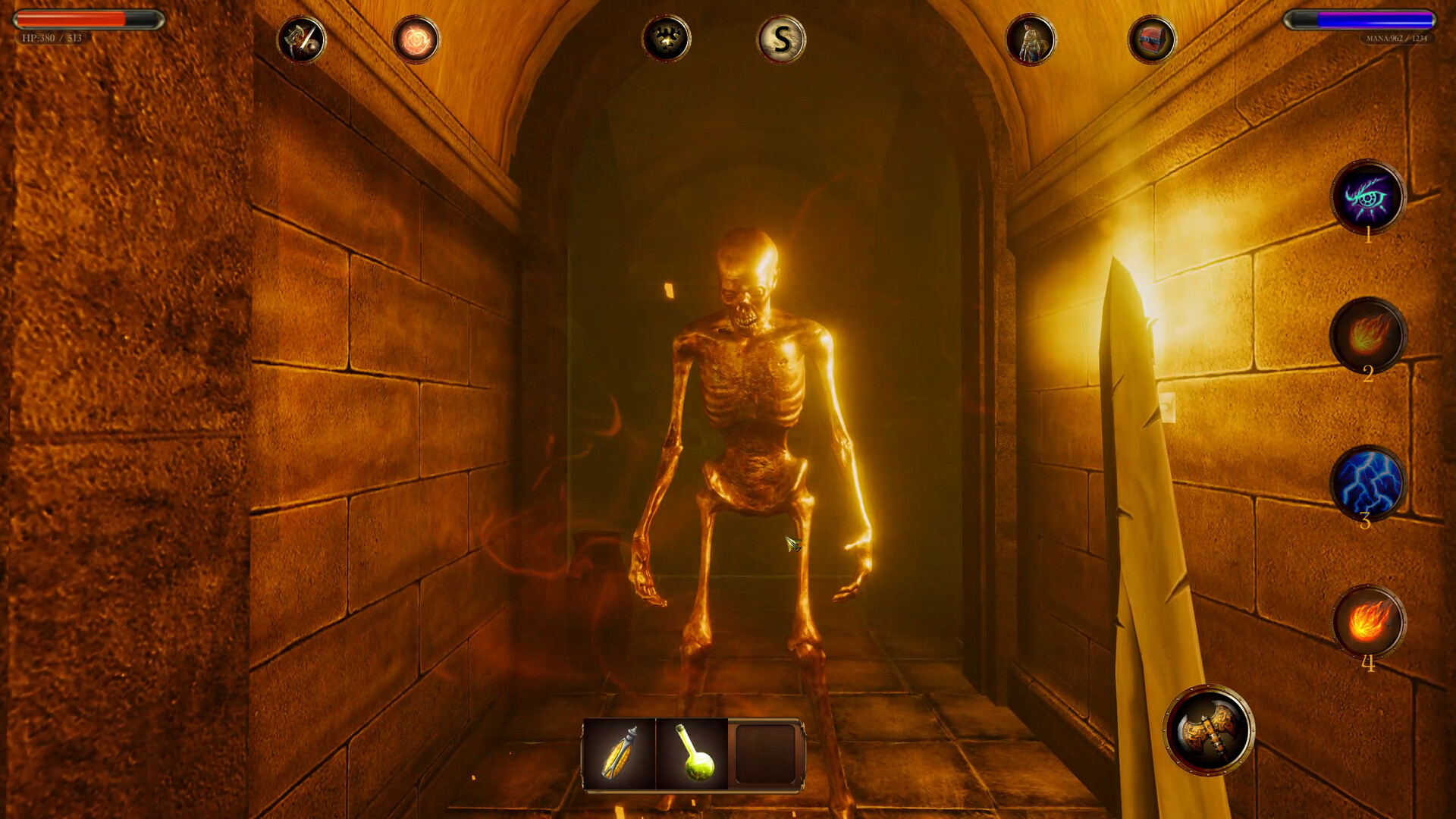Select the purple eye spell in slot 1
The image size is (1456, 819).
pyautogui.click(x=1369, y=199)
